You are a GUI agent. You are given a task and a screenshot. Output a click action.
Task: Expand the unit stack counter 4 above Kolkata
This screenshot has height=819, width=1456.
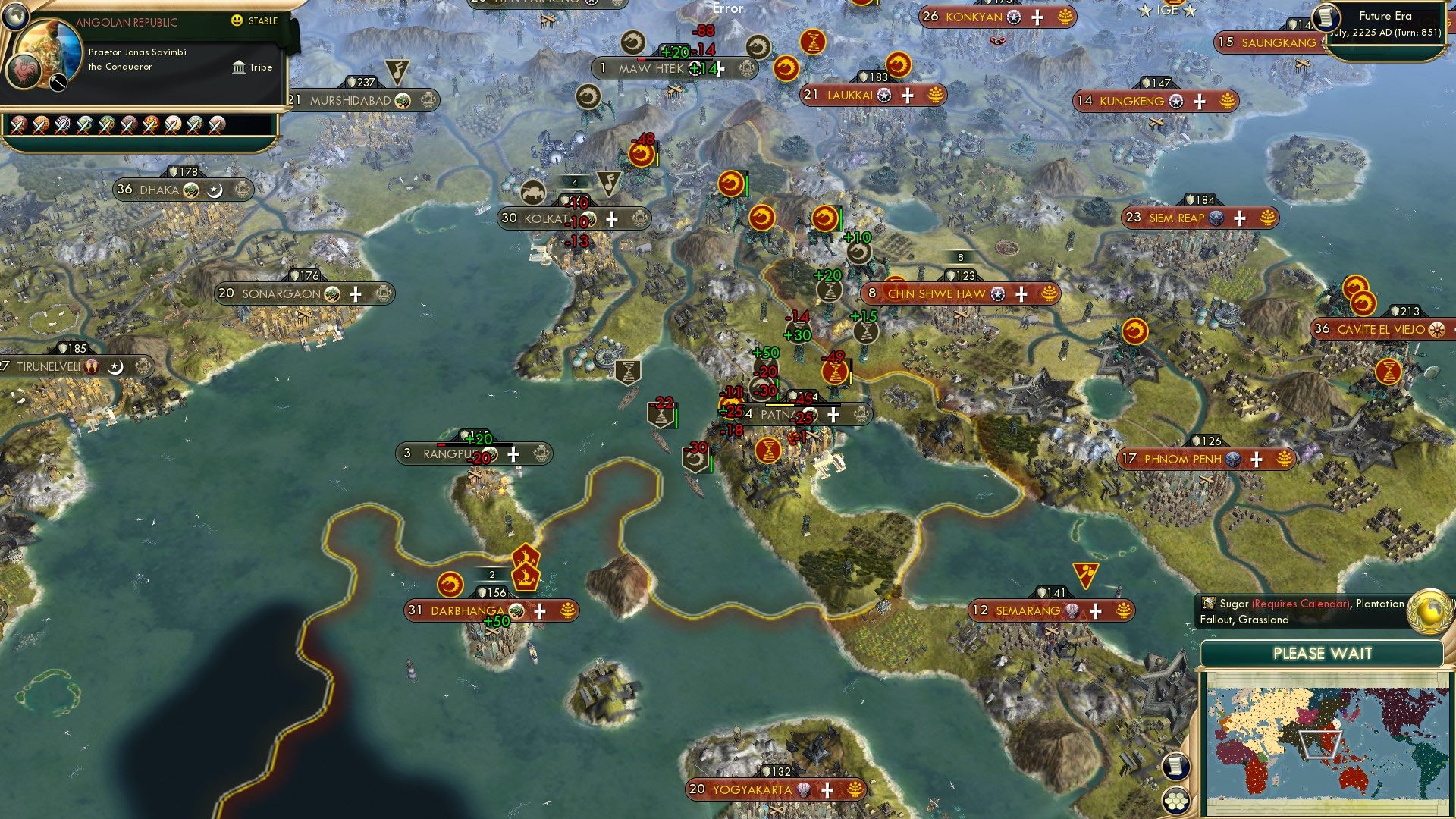574,182
